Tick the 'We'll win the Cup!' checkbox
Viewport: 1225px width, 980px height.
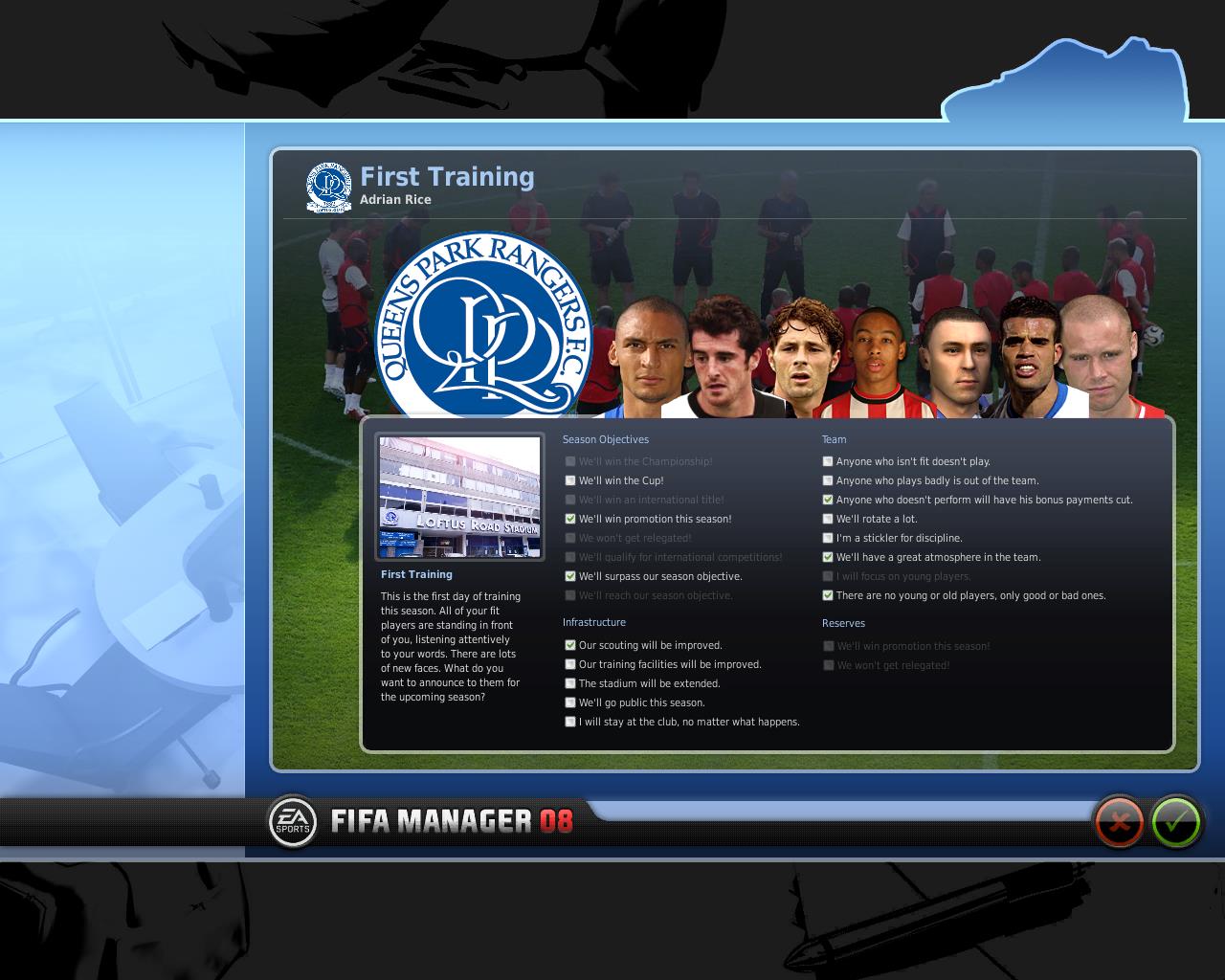pos(570,480)
